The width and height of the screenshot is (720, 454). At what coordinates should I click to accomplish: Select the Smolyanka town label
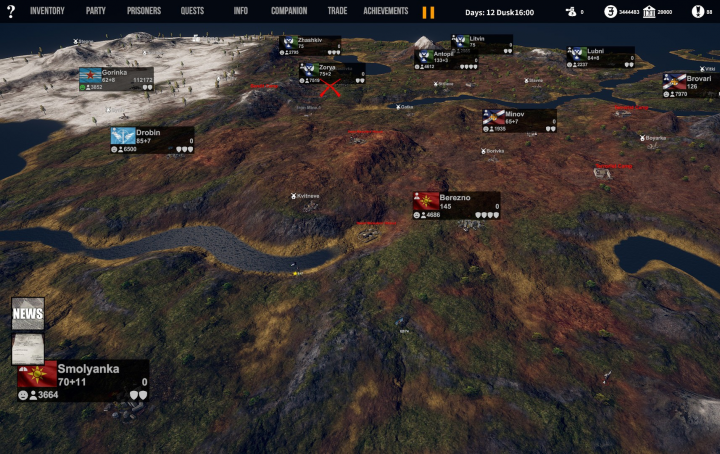pos(88,369)
